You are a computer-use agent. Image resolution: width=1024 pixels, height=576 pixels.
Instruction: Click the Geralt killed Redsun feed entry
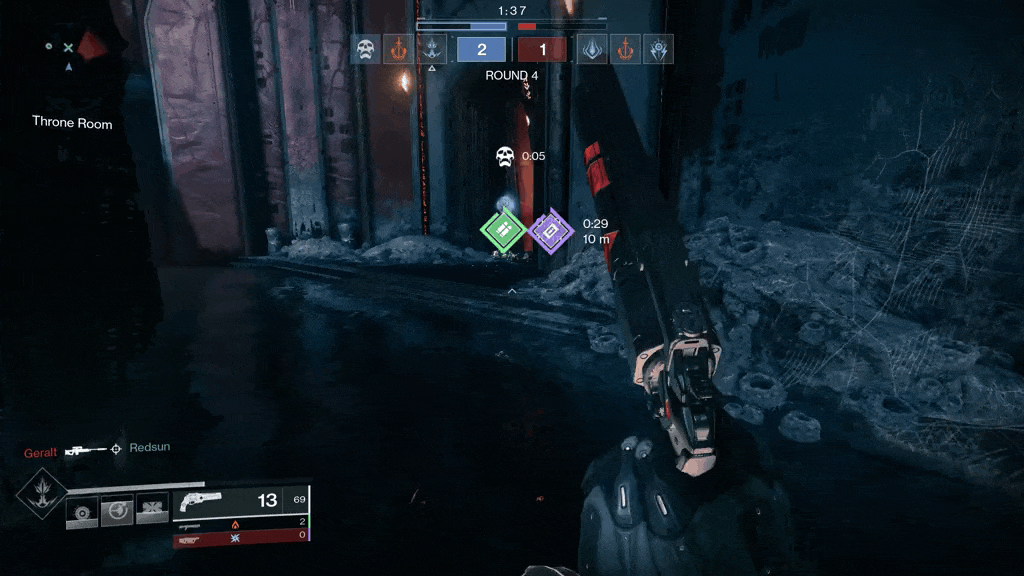pos(97,449)
